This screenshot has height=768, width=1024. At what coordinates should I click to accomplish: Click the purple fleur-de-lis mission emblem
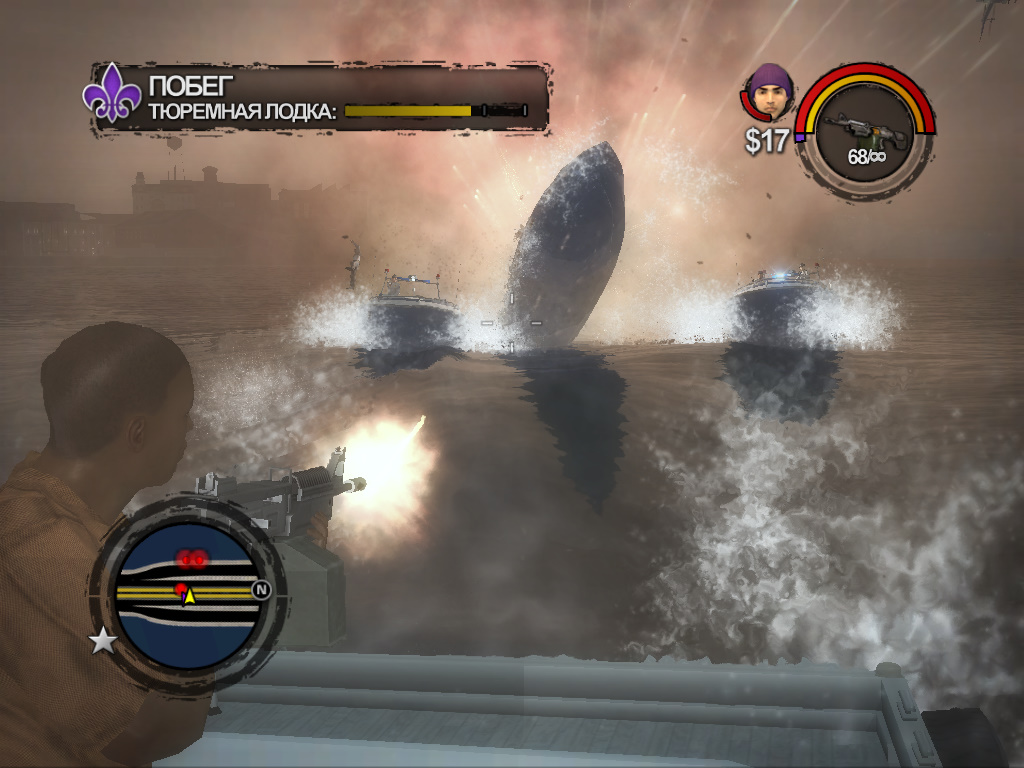(x=112, y=96)
